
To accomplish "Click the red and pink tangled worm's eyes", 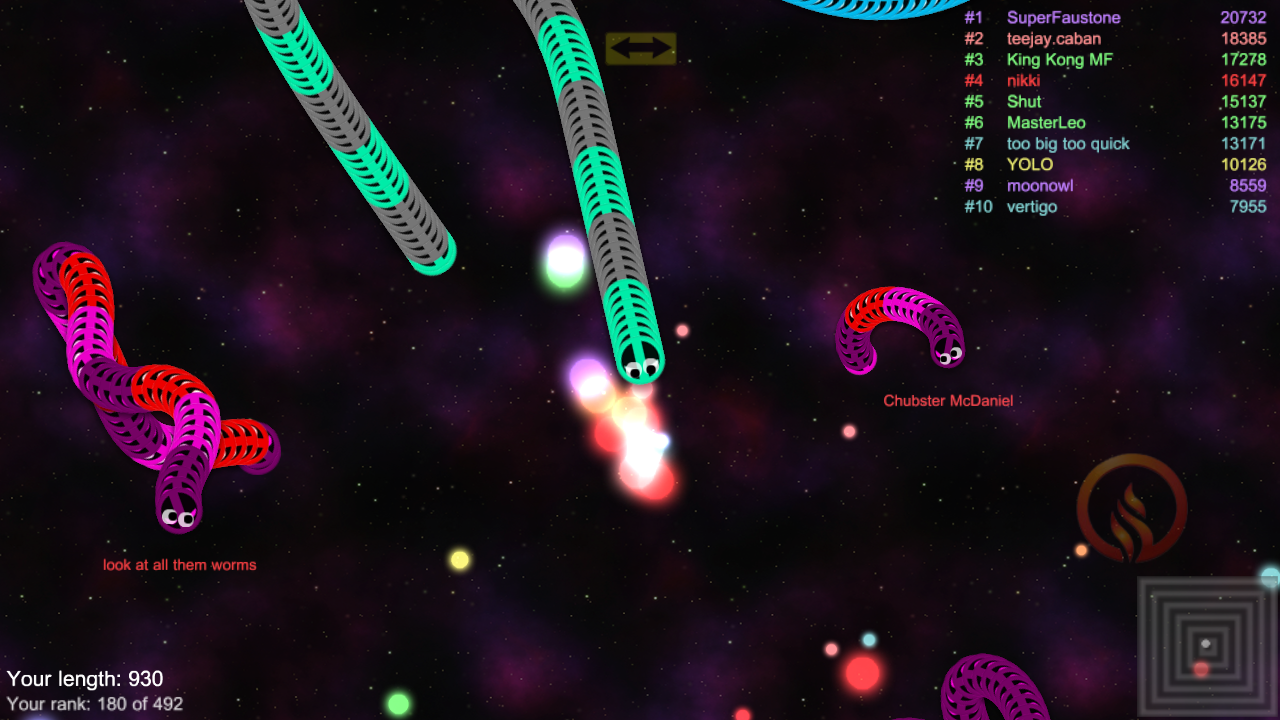I will (178, 518).
